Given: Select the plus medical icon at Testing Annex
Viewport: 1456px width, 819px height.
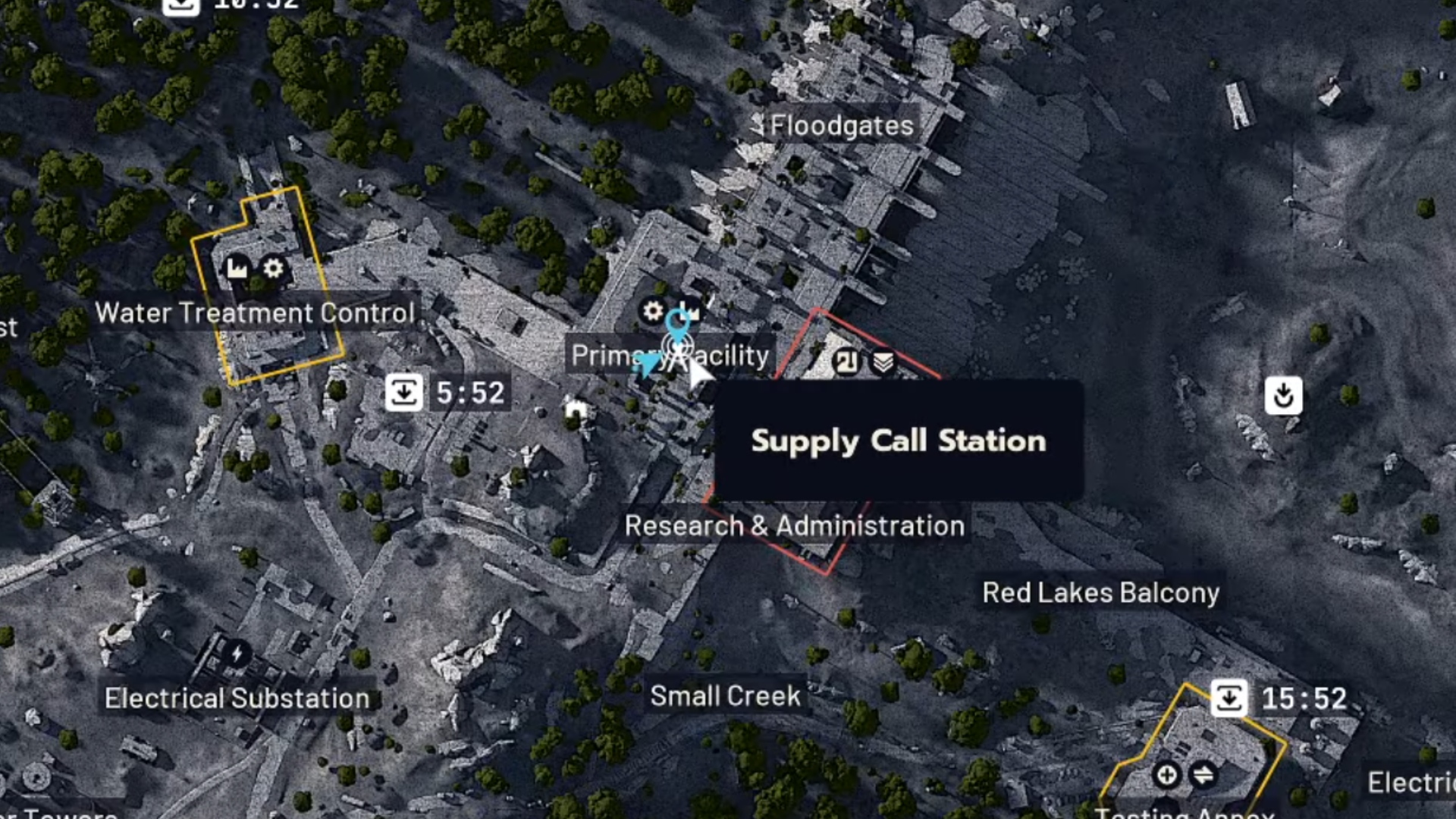Looking at the screenshot, I should (1166, 776).
